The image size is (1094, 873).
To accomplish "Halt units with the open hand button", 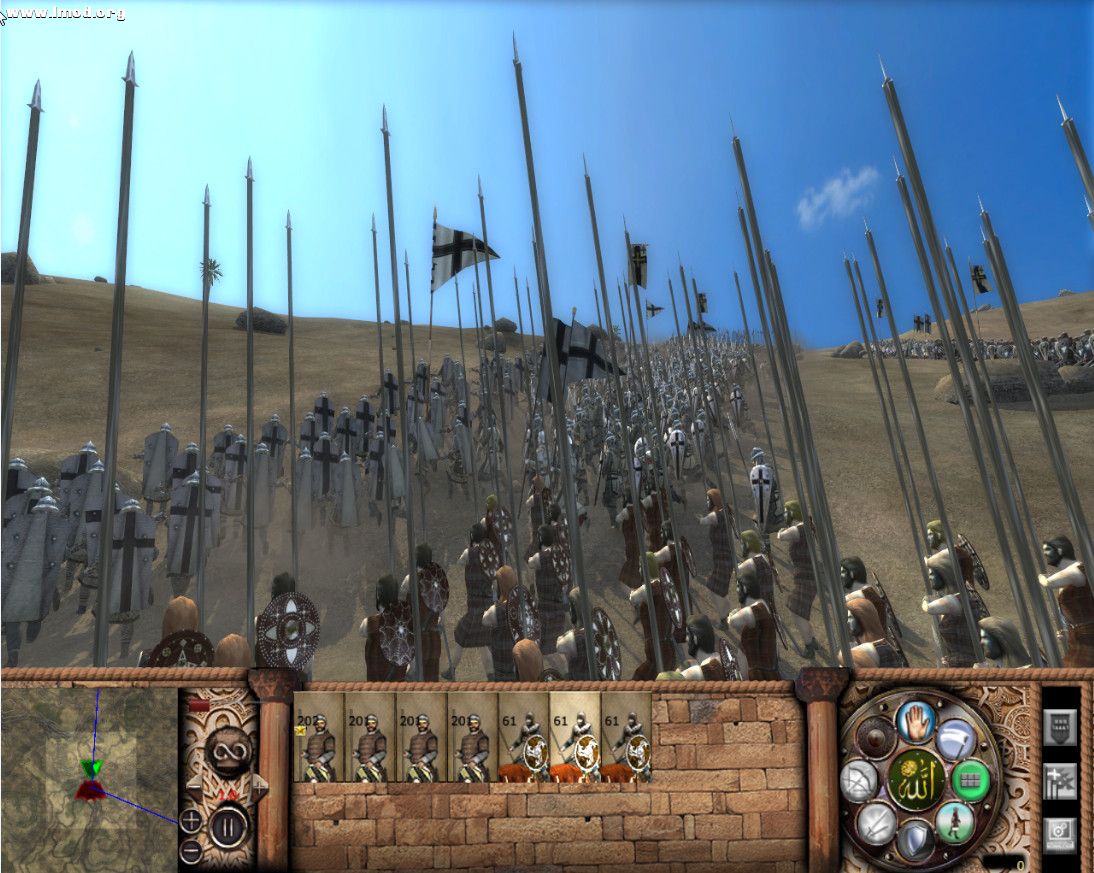I will (915, 720).
